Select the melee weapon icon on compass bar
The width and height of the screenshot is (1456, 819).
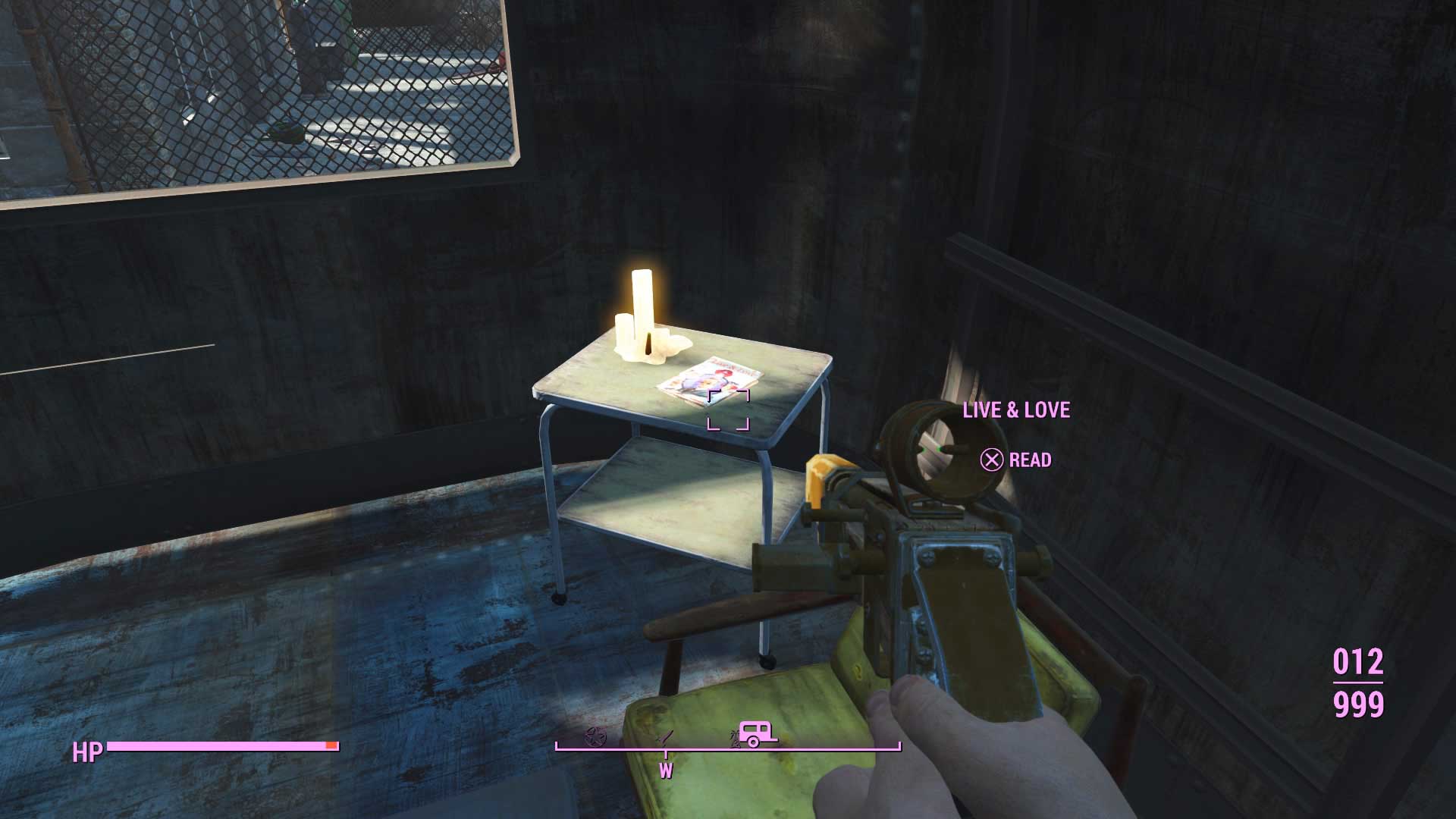click(666, 737)
